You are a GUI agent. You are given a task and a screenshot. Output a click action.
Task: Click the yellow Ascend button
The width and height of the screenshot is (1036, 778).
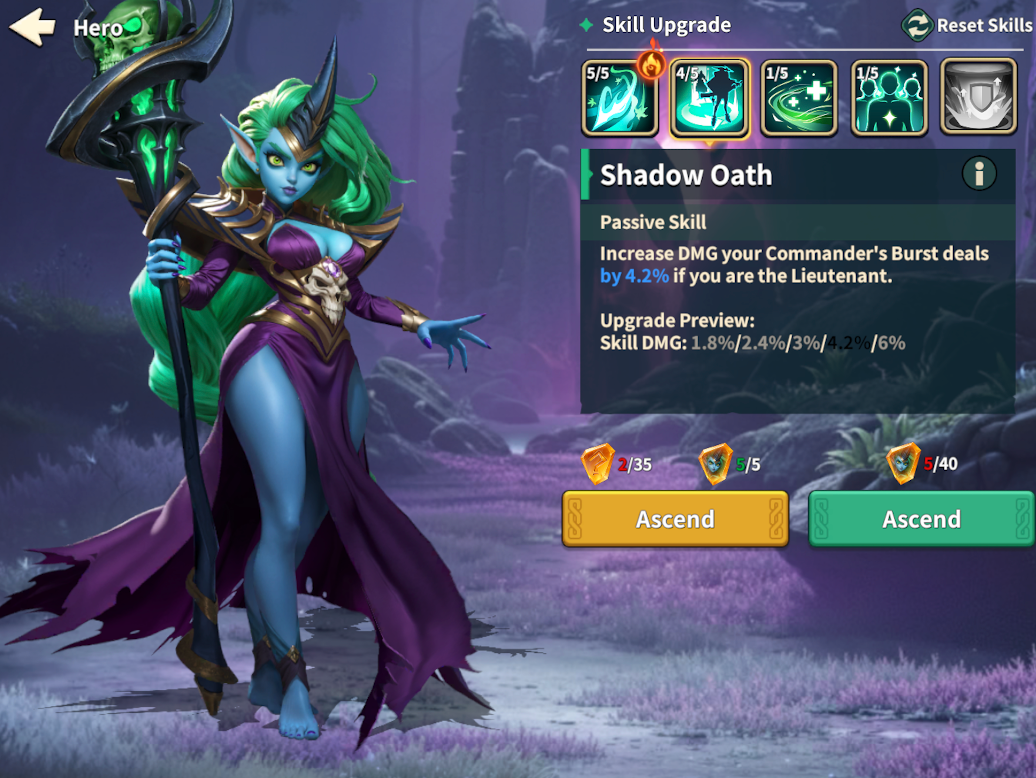[675, 519]
